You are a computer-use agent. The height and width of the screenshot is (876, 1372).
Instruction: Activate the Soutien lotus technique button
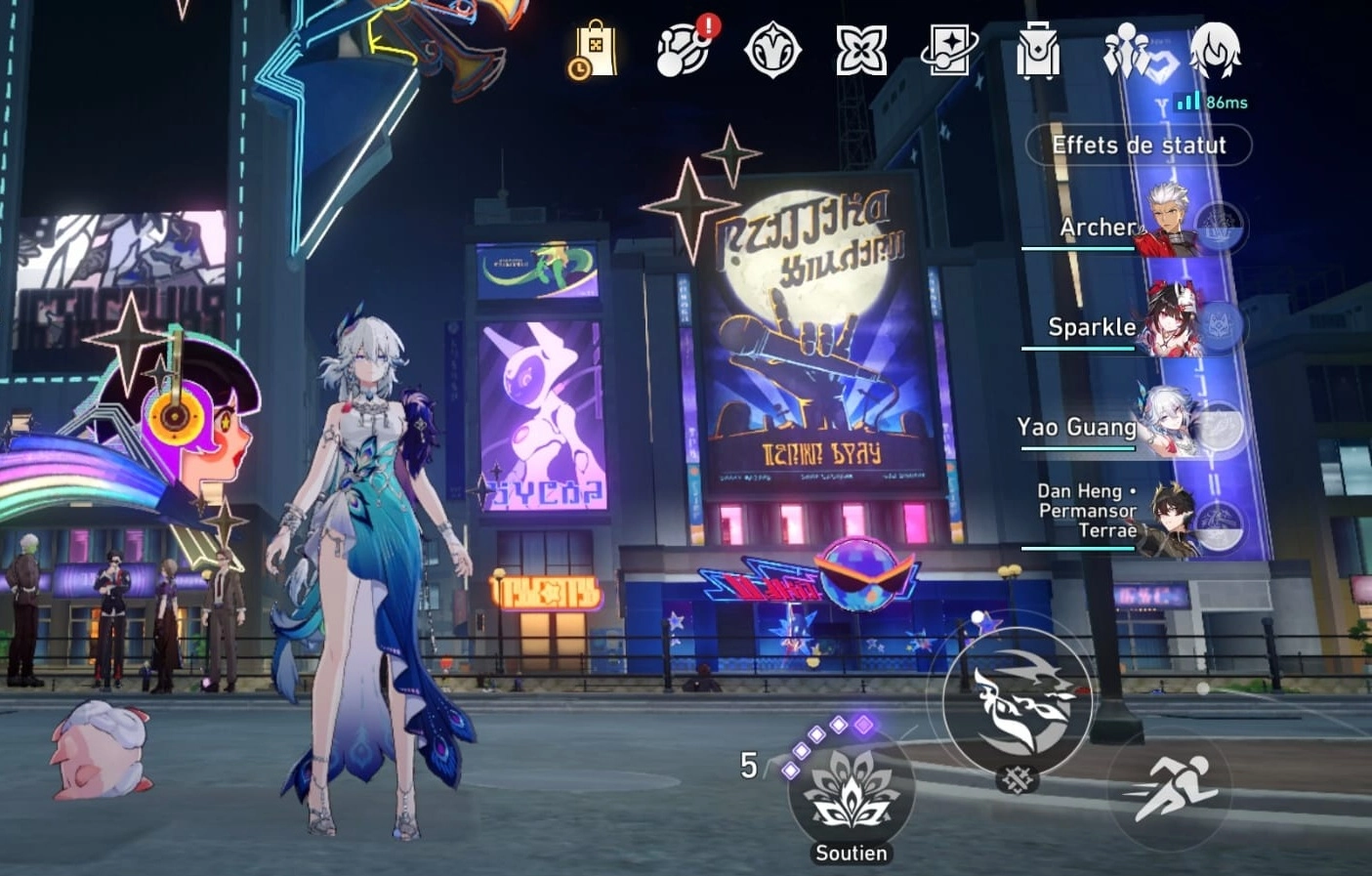pos(851,796)
